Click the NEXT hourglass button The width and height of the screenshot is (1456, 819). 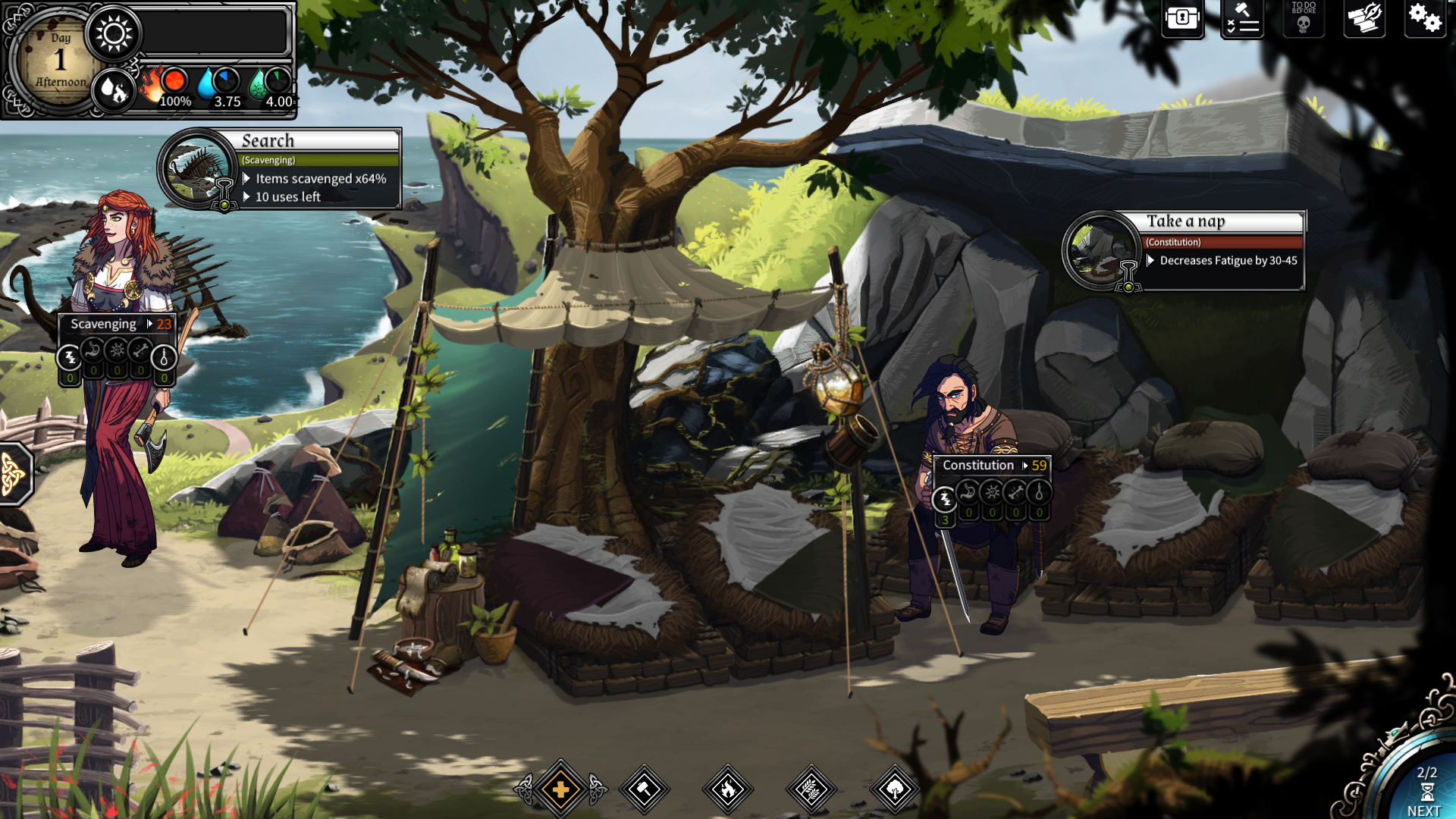(1426, 792)
